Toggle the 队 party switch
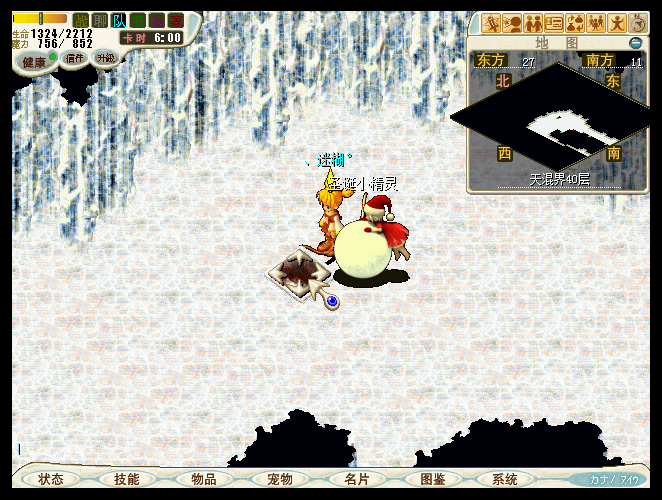The height and width of the screenshot is (500, 662). tap(119, 20)
